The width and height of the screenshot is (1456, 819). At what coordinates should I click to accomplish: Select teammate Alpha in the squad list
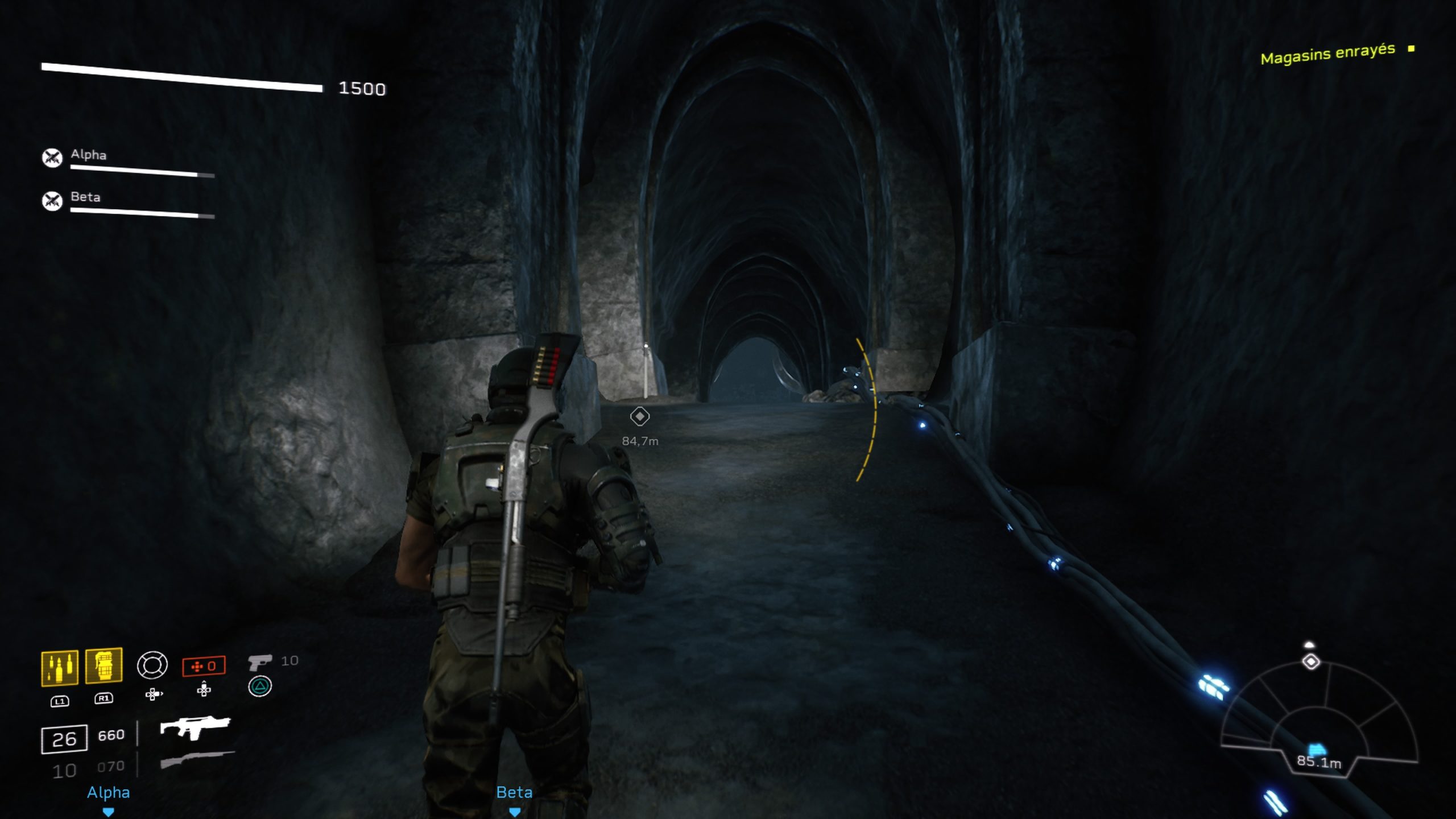pyautogui.click(x=88, y=155)
